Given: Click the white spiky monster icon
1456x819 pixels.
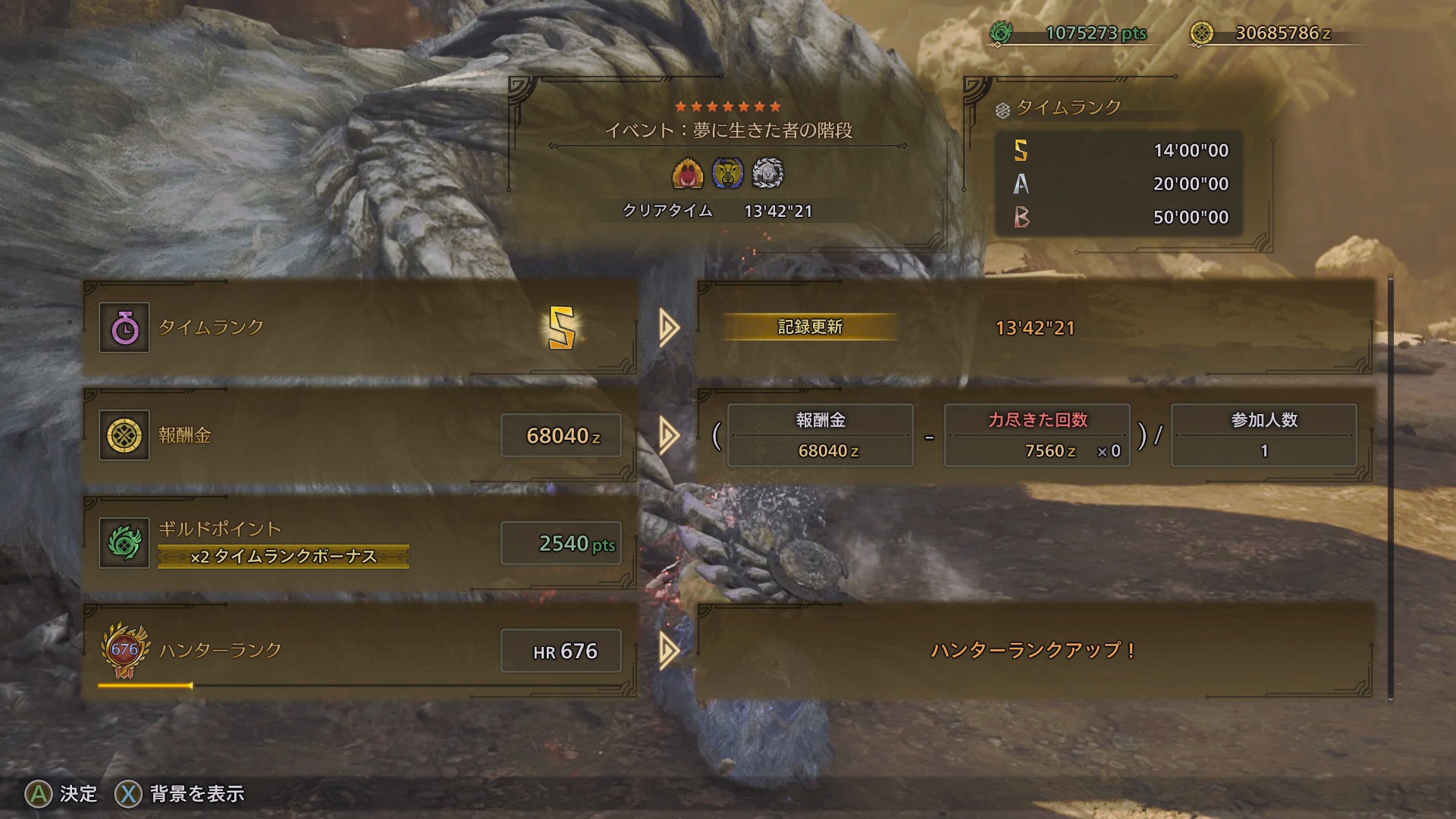Looking at the screenshot, I should point(767,174).
